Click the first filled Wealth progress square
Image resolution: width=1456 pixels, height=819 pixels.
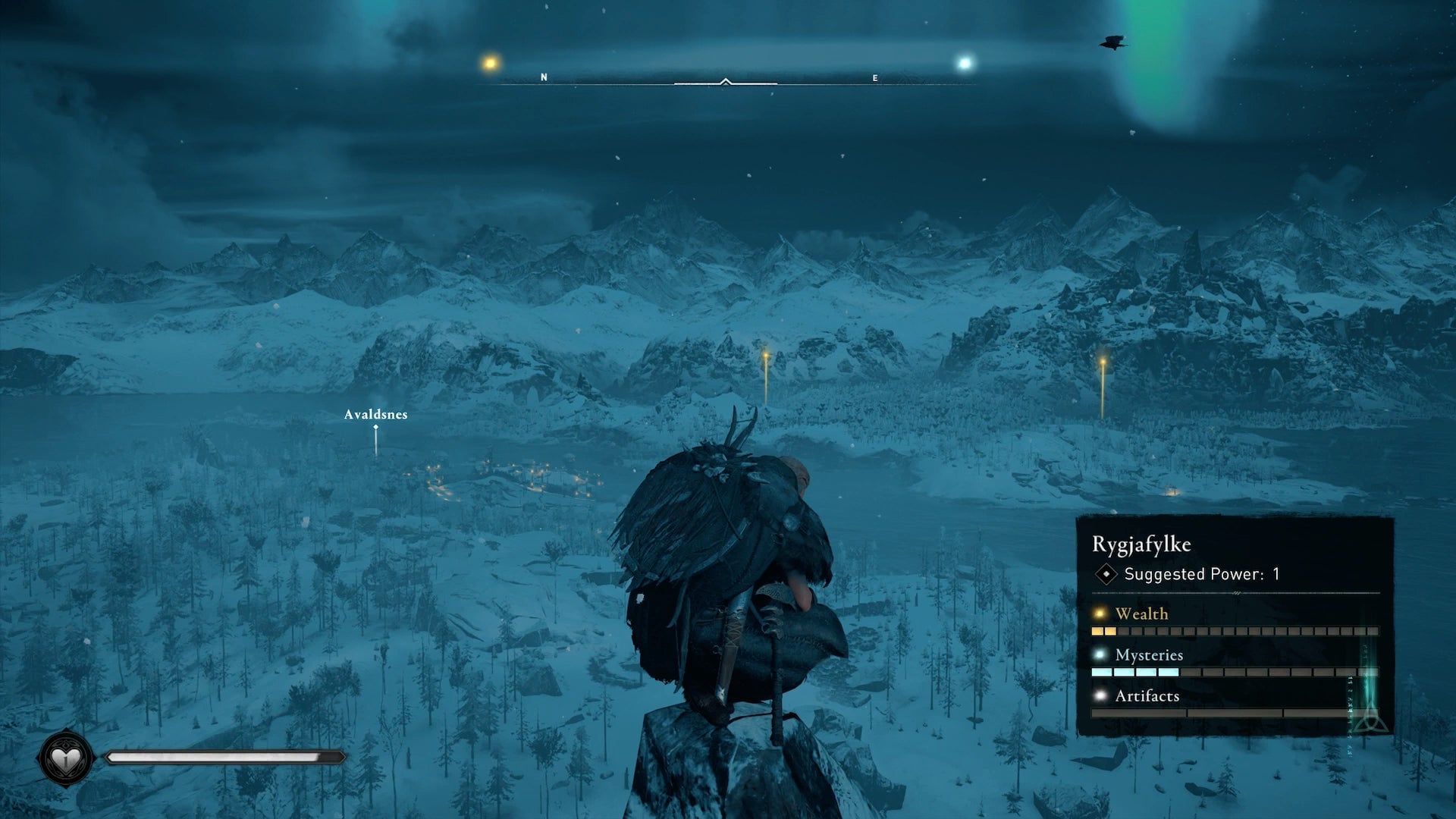click(x=1098, y=631)
